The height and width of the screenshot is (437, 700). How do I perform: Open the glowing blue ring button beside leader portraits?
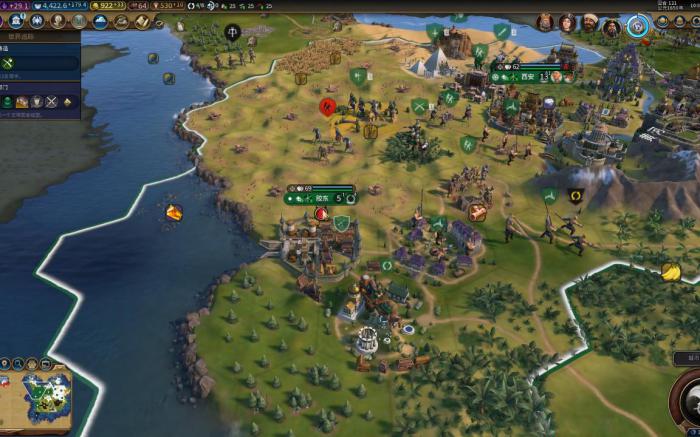(x=637, y=23)
